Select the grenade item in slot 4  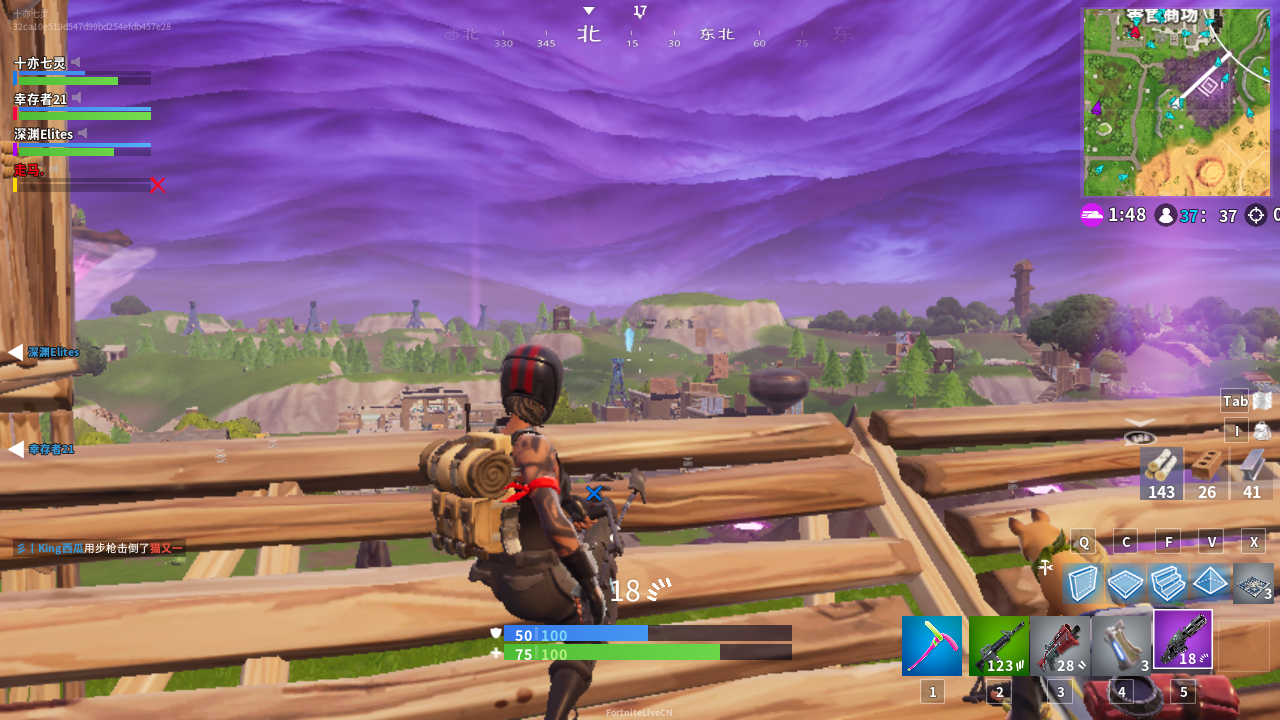[x=1121, y=645]
